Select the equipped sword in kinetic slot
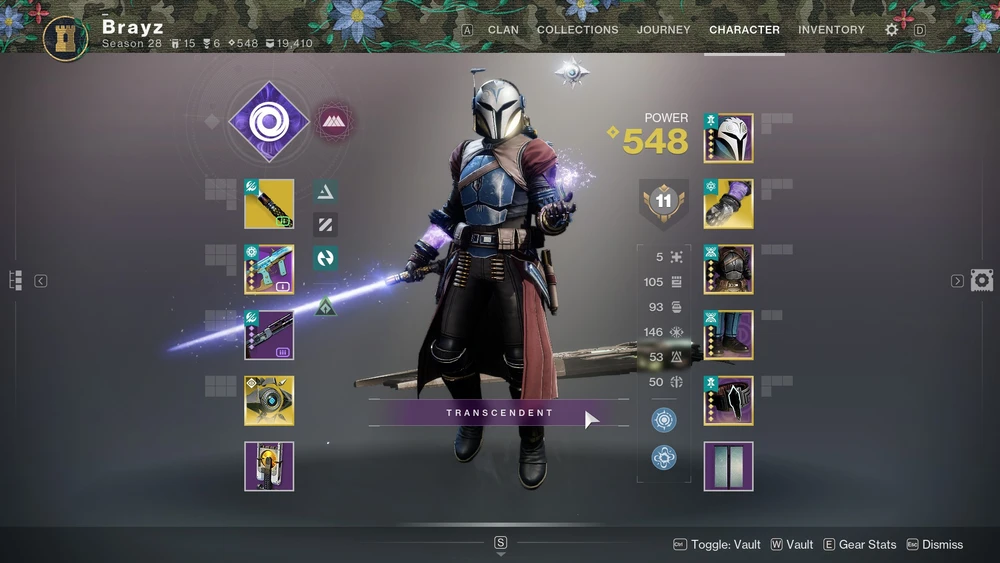Screen dimensions: 1000x563 click(269, 204)
